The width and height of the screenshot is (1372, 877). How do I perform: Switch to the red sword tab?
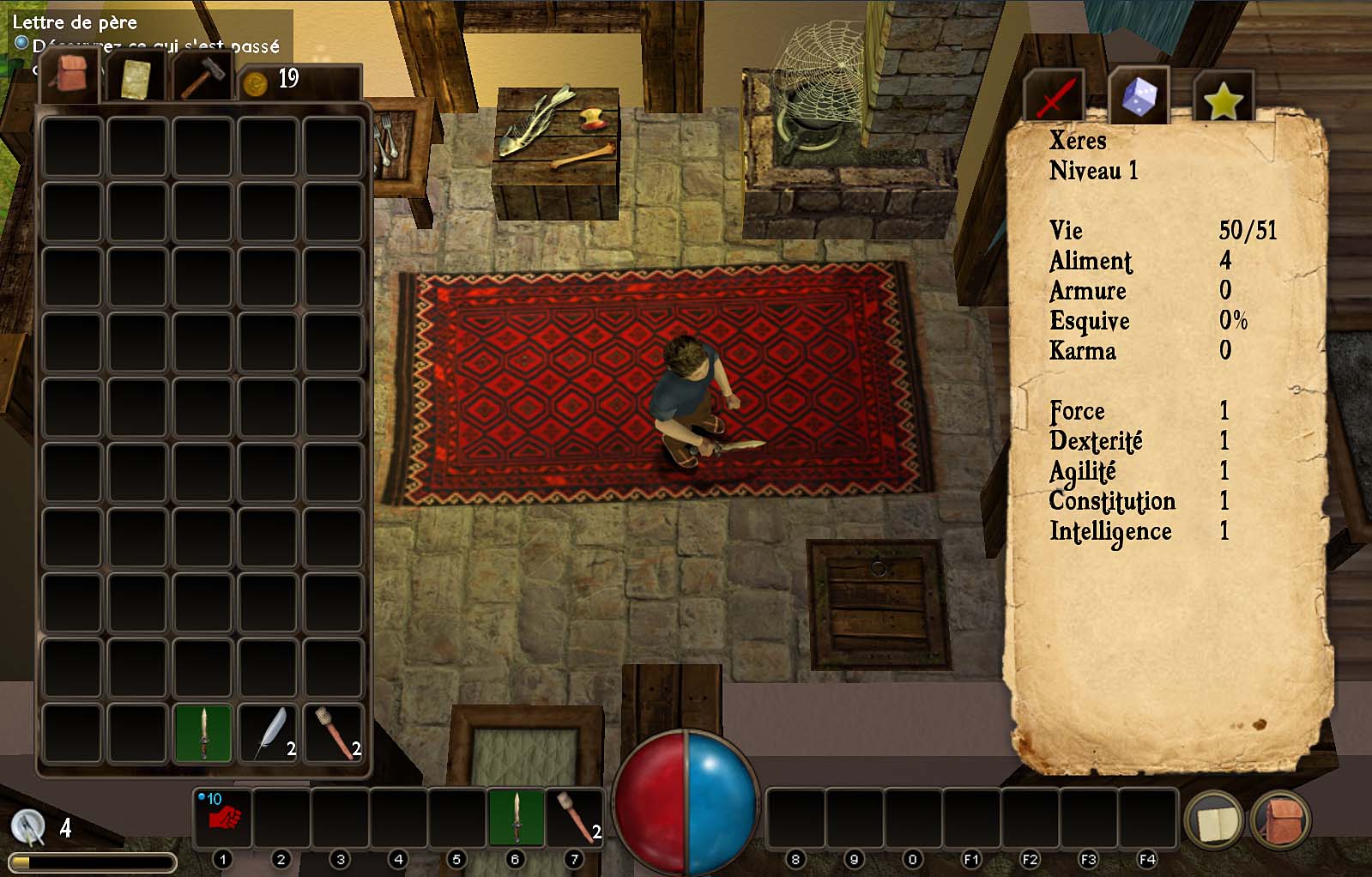pos(1055,96)
